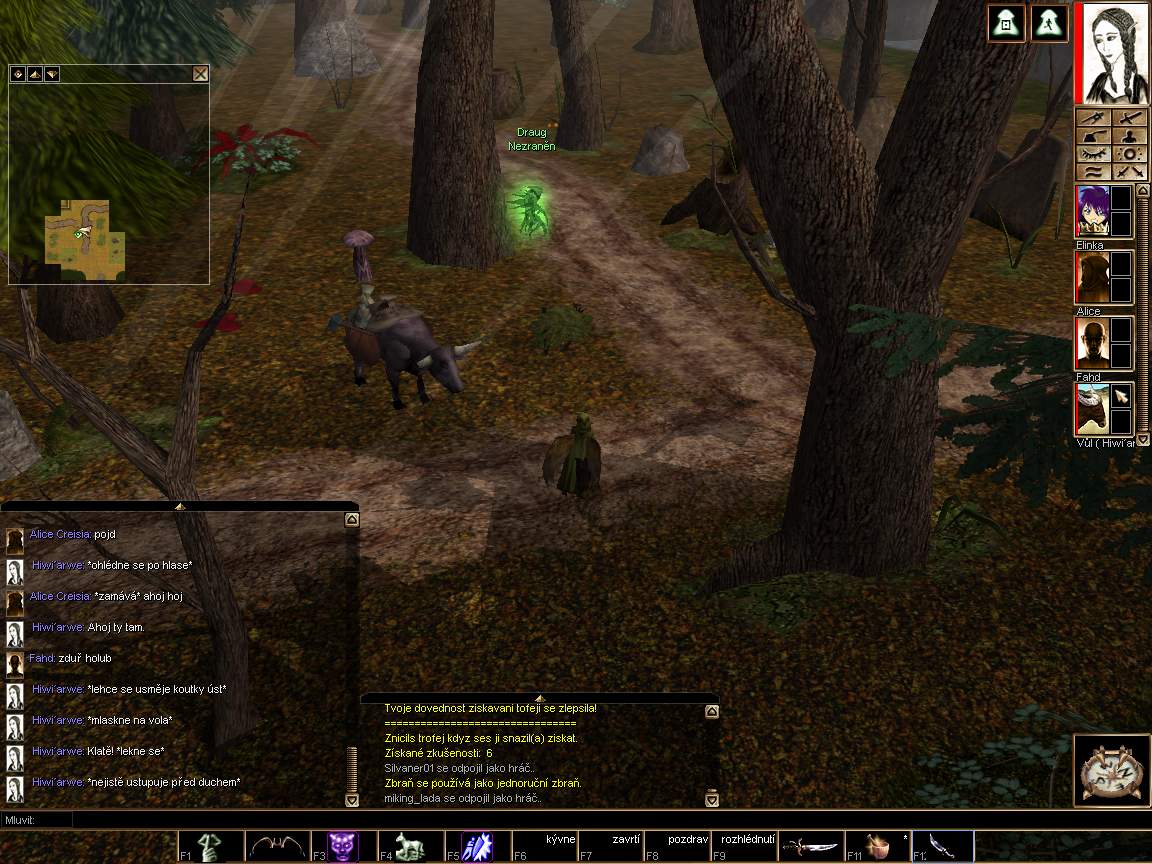Select party member Fahd's portrait
This screenshot has width=1152, height=864.
tap(1092, 343)
